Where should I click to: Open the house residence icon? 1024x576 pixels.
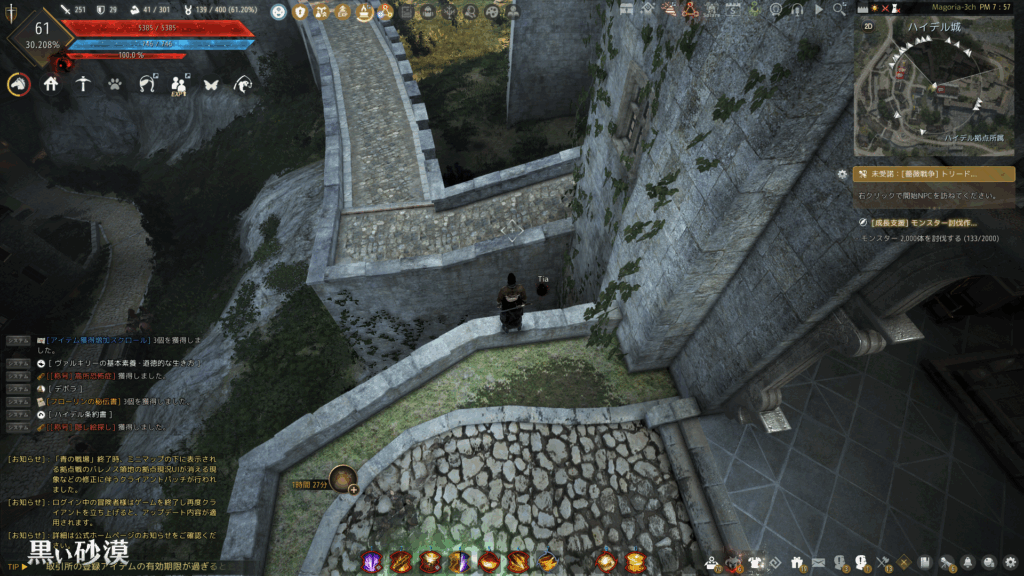[x=51, y=85]
